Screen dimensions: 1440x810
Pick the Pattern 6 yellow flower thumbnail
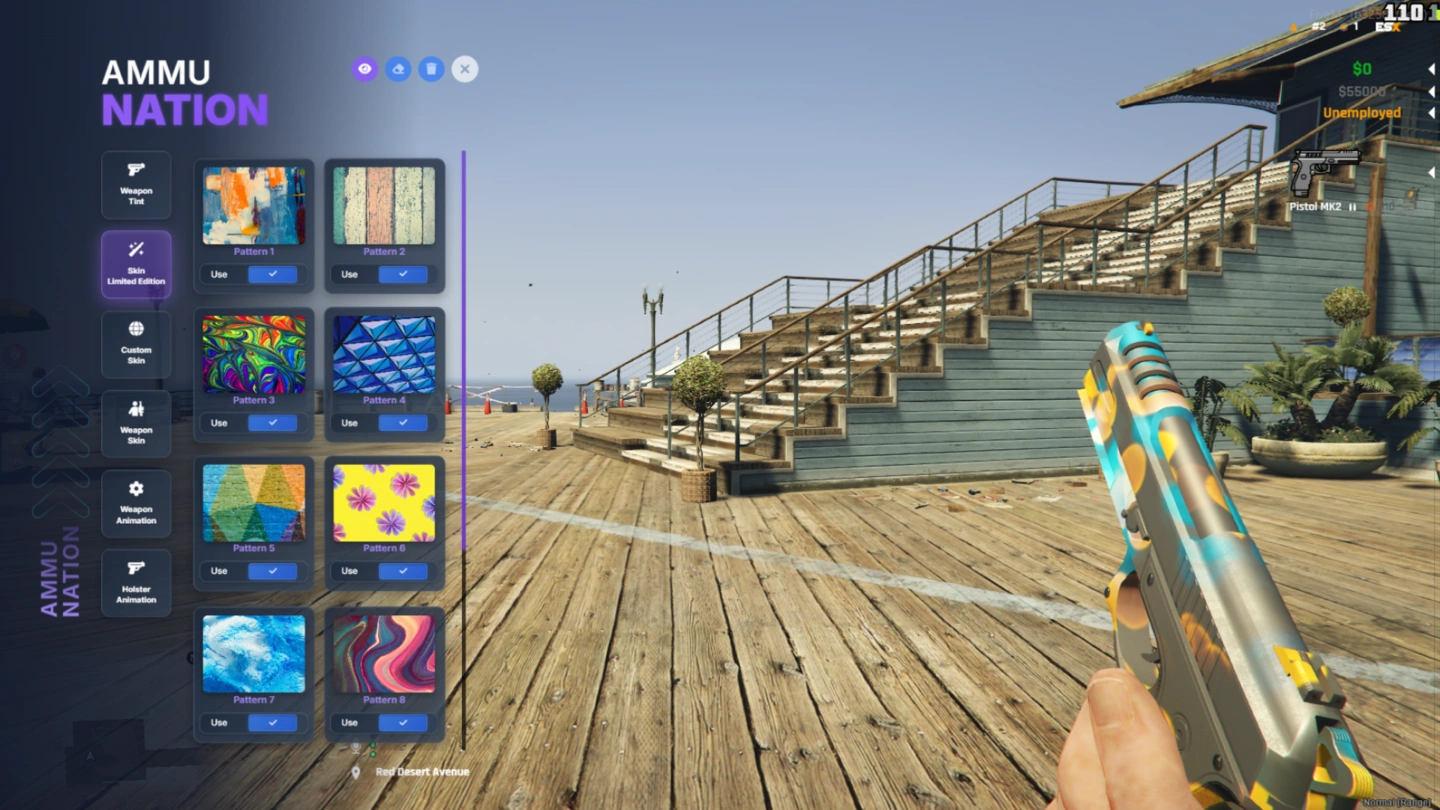[x=384, y=503]
